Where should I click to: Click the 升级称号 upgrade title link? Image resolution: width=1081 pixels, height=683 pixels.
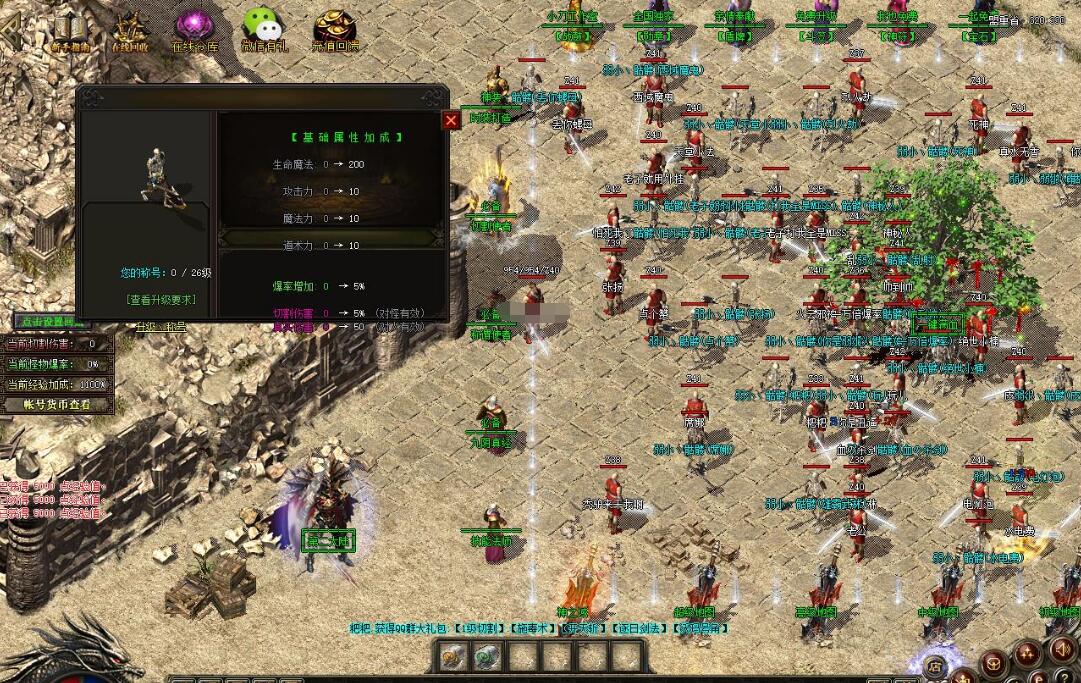coord(160,326)
